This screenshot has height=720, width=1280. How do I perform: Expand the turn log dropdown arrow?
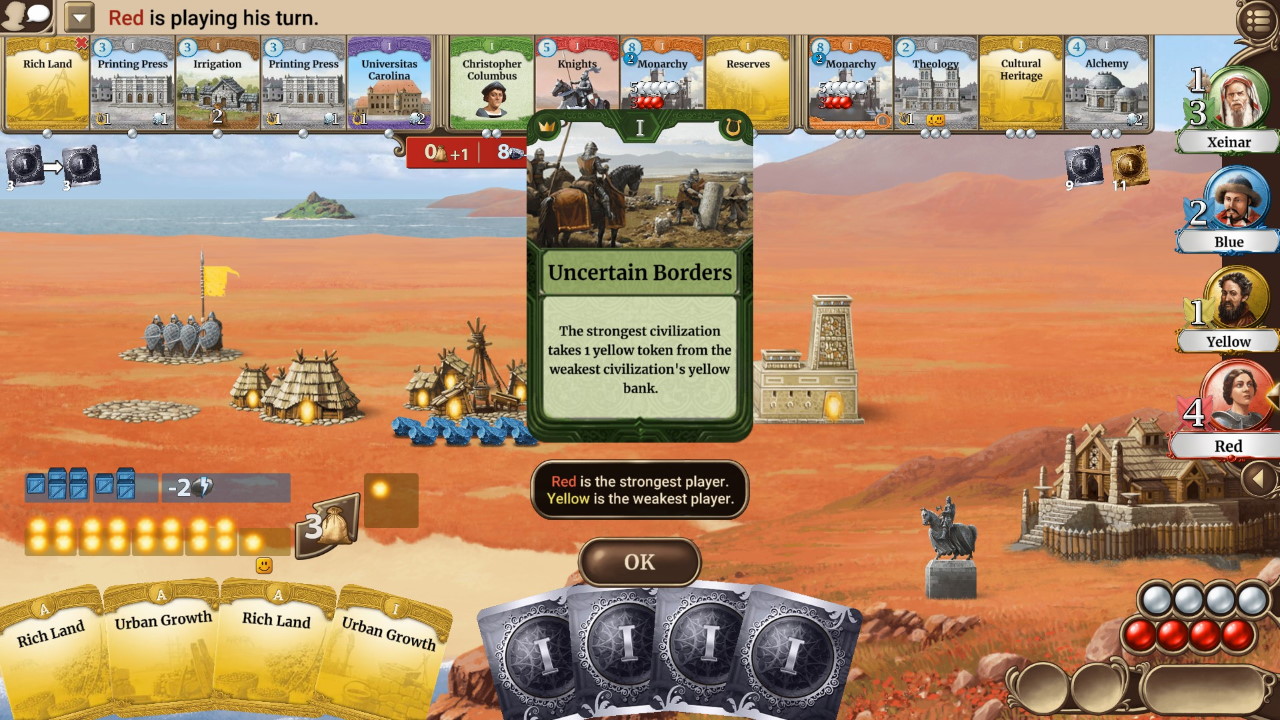click(x=78, y=17)
